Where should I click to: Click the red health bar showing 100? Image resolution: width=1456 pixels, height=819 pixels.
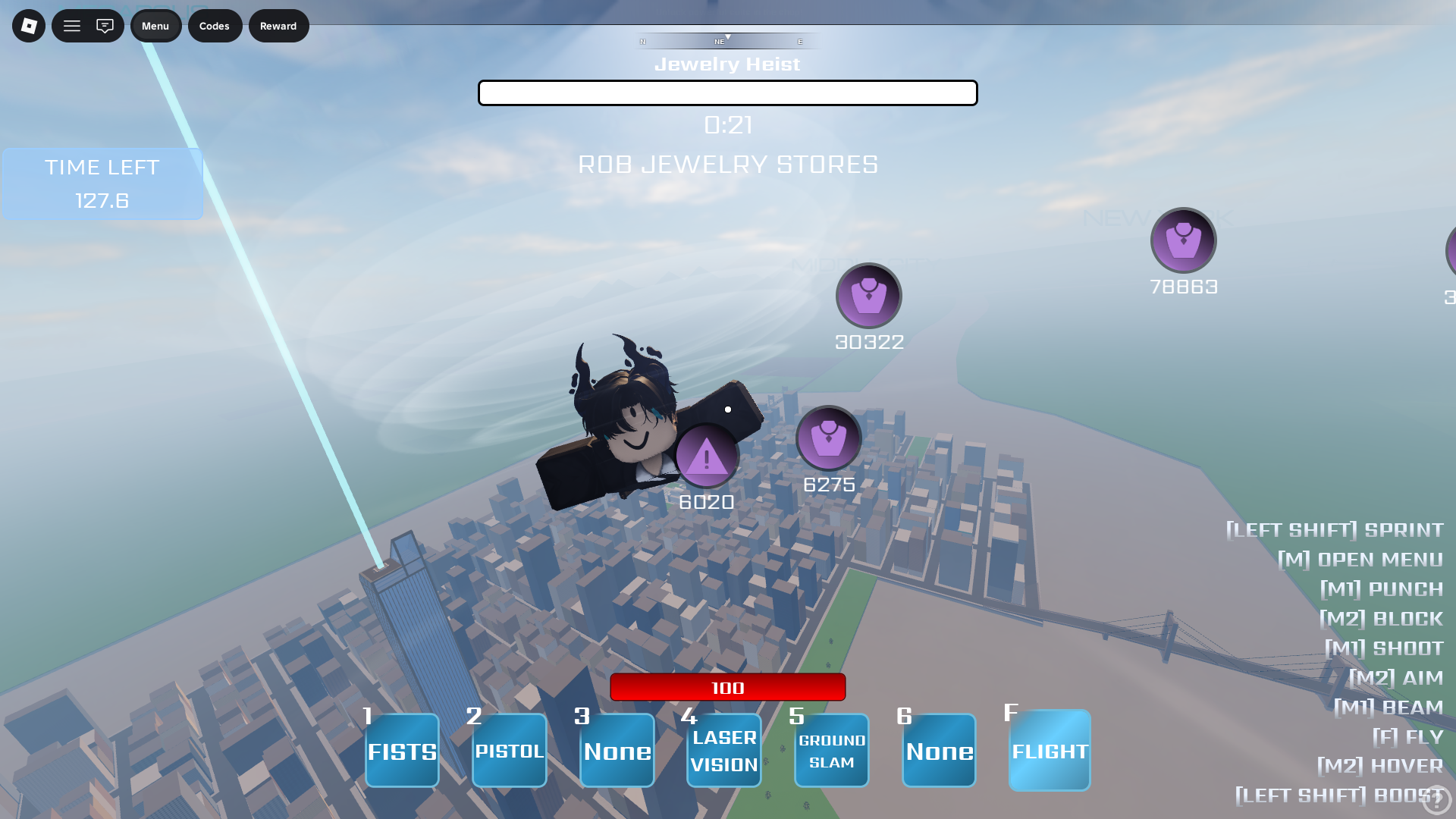[726, 687]
